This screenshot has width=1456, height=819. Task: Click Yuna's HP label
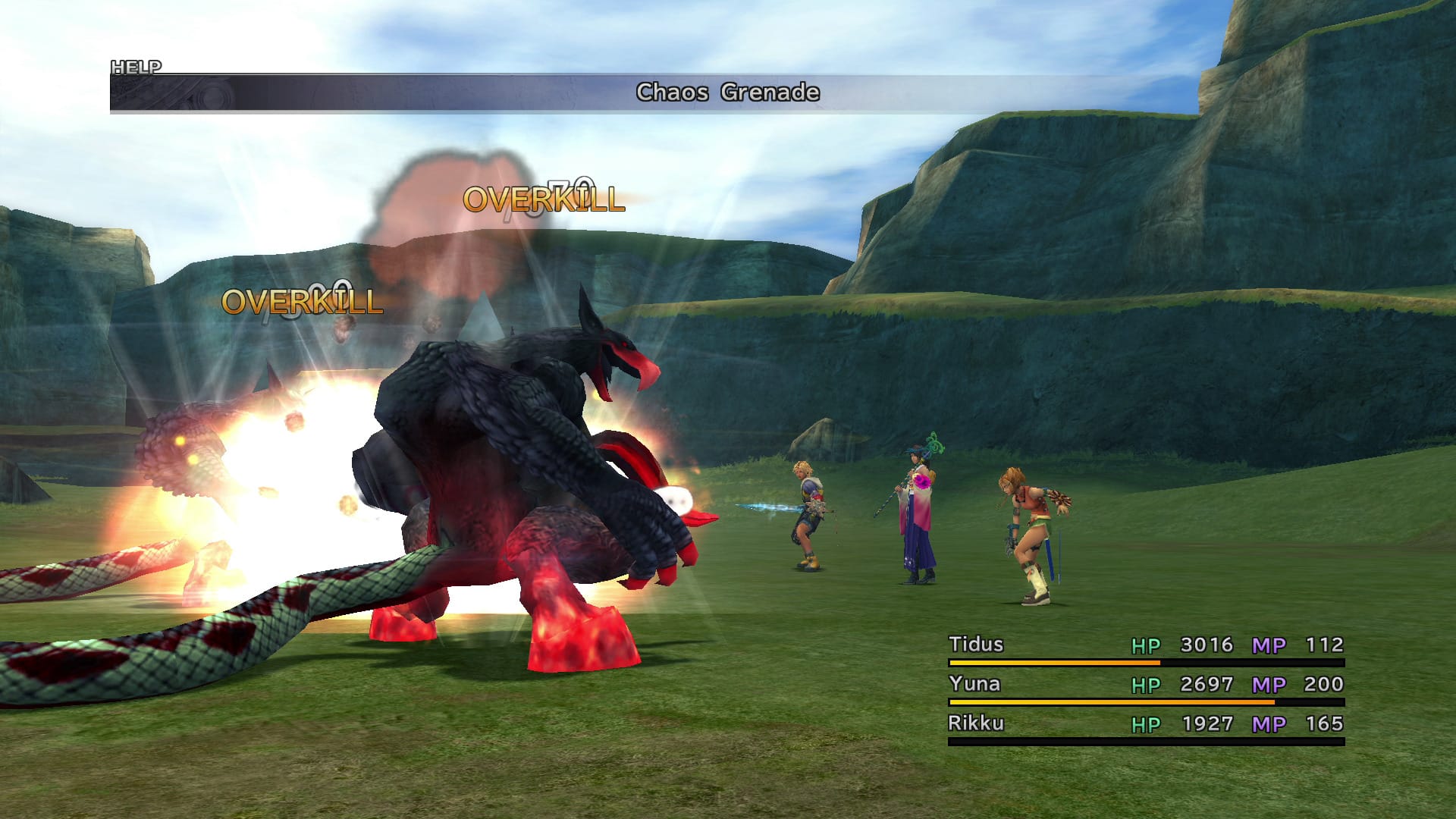tap(1147, 684)
